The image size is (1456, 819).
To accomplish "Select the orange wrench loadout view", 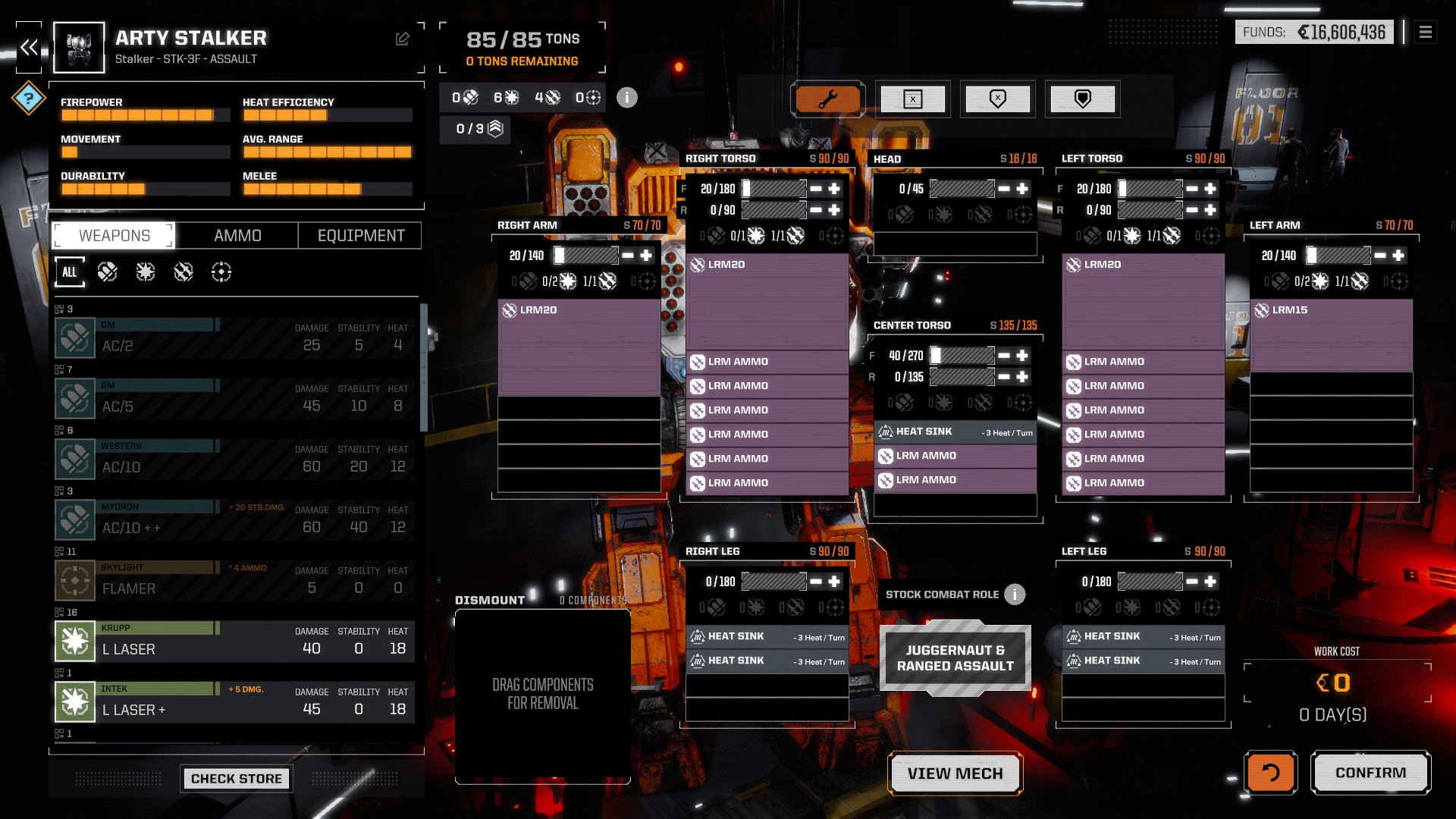I will [x=827, y=99].
